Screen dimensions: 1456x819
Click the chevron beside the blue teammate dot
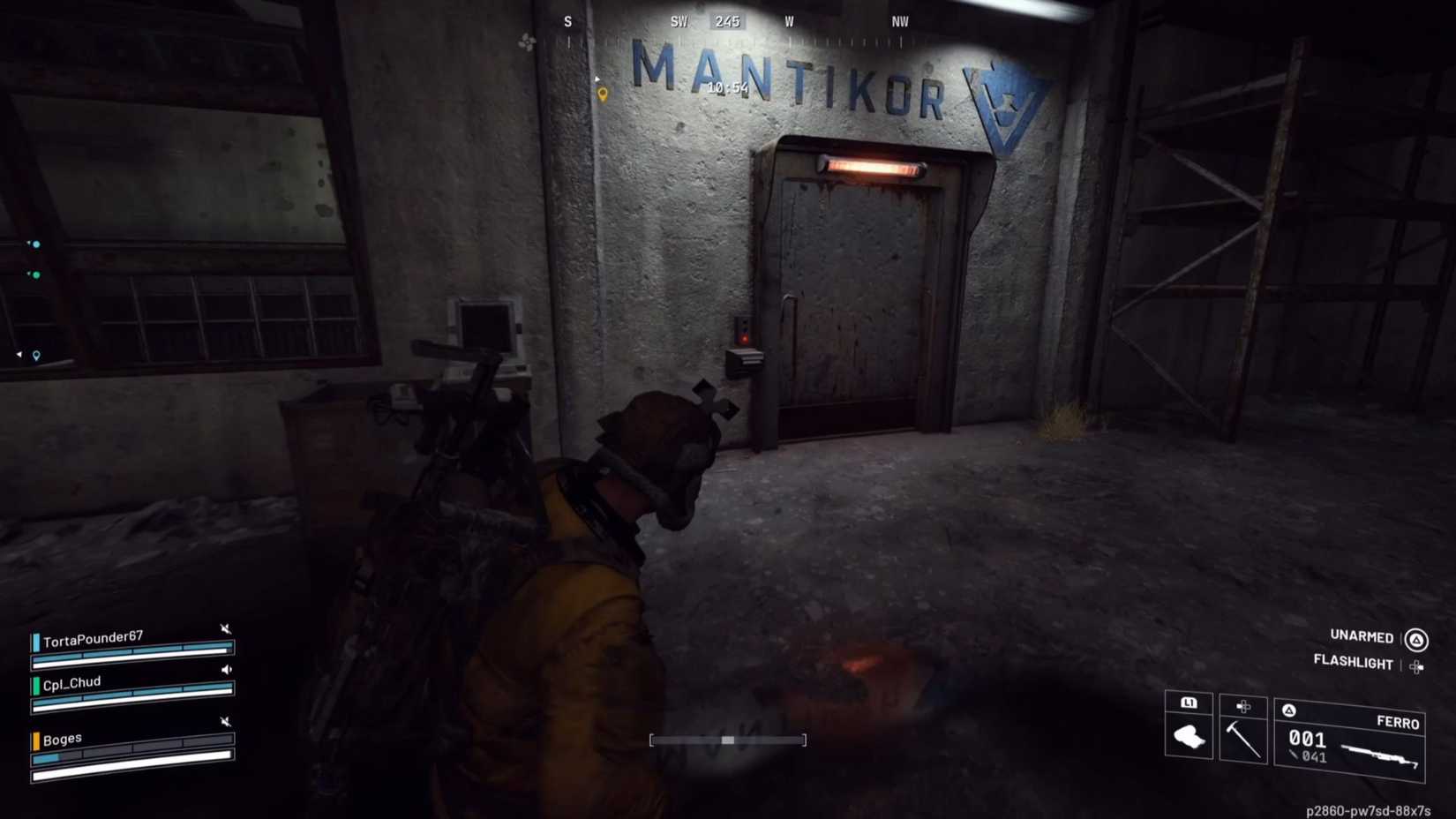tap(28, 243)
